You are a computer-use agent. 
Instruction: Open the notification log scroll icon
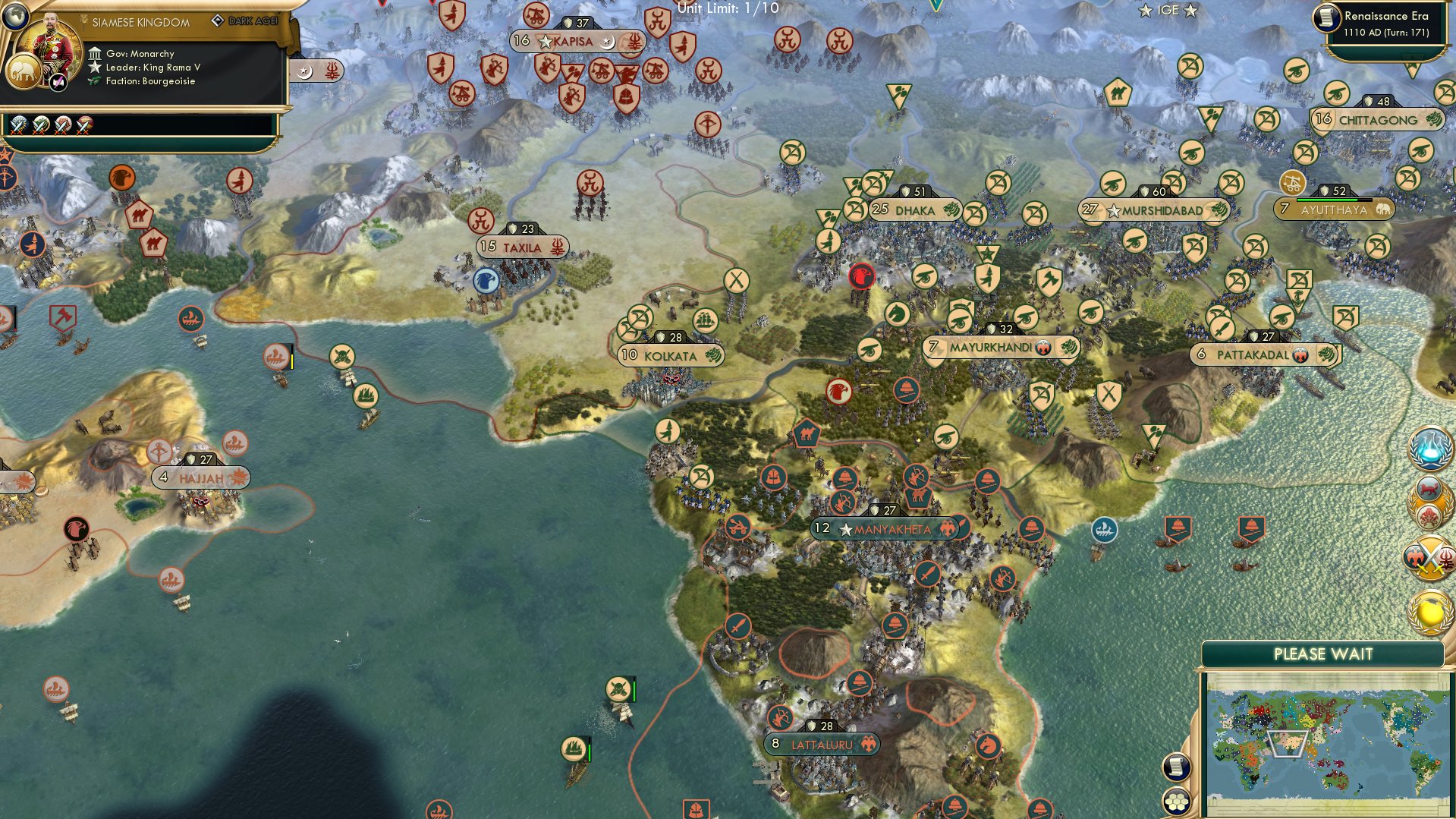(x=1178, y=767)
